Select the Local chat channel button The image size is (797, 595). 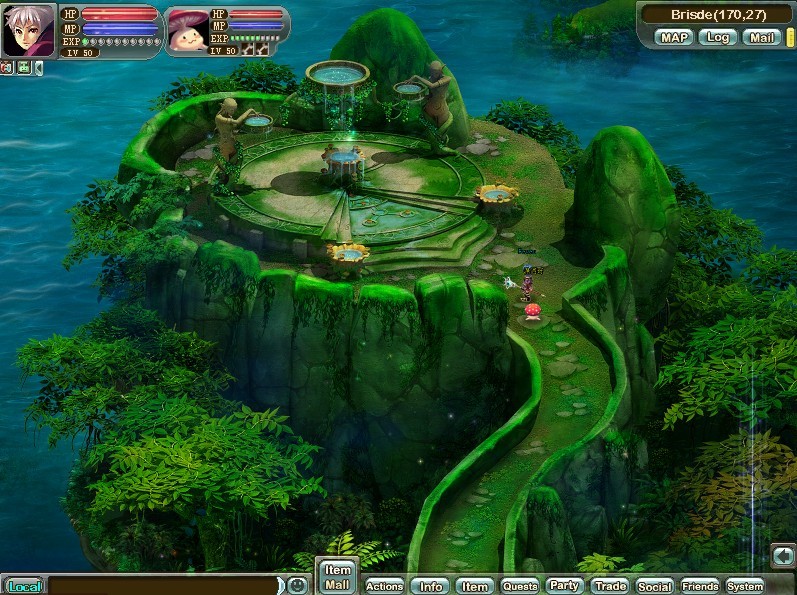[22, 587]
